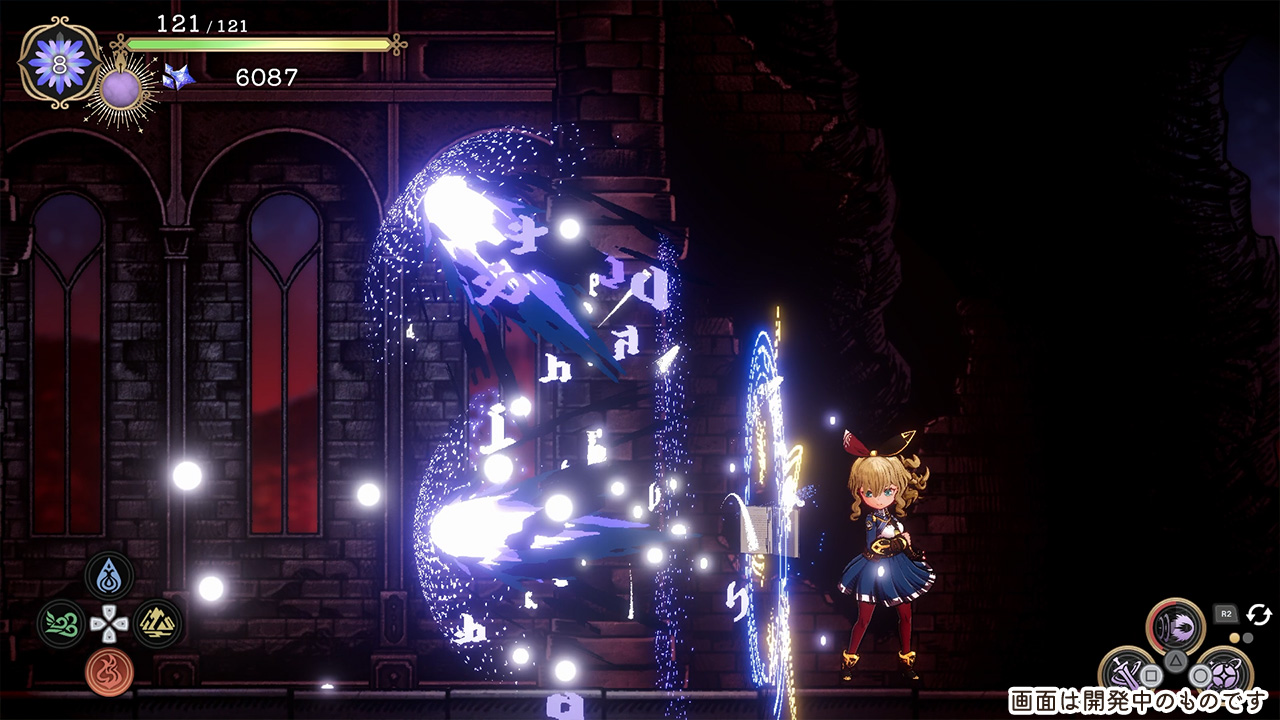The image size is (1280, 720).
Task: Activate the red fire element
Action: [109, 671]
